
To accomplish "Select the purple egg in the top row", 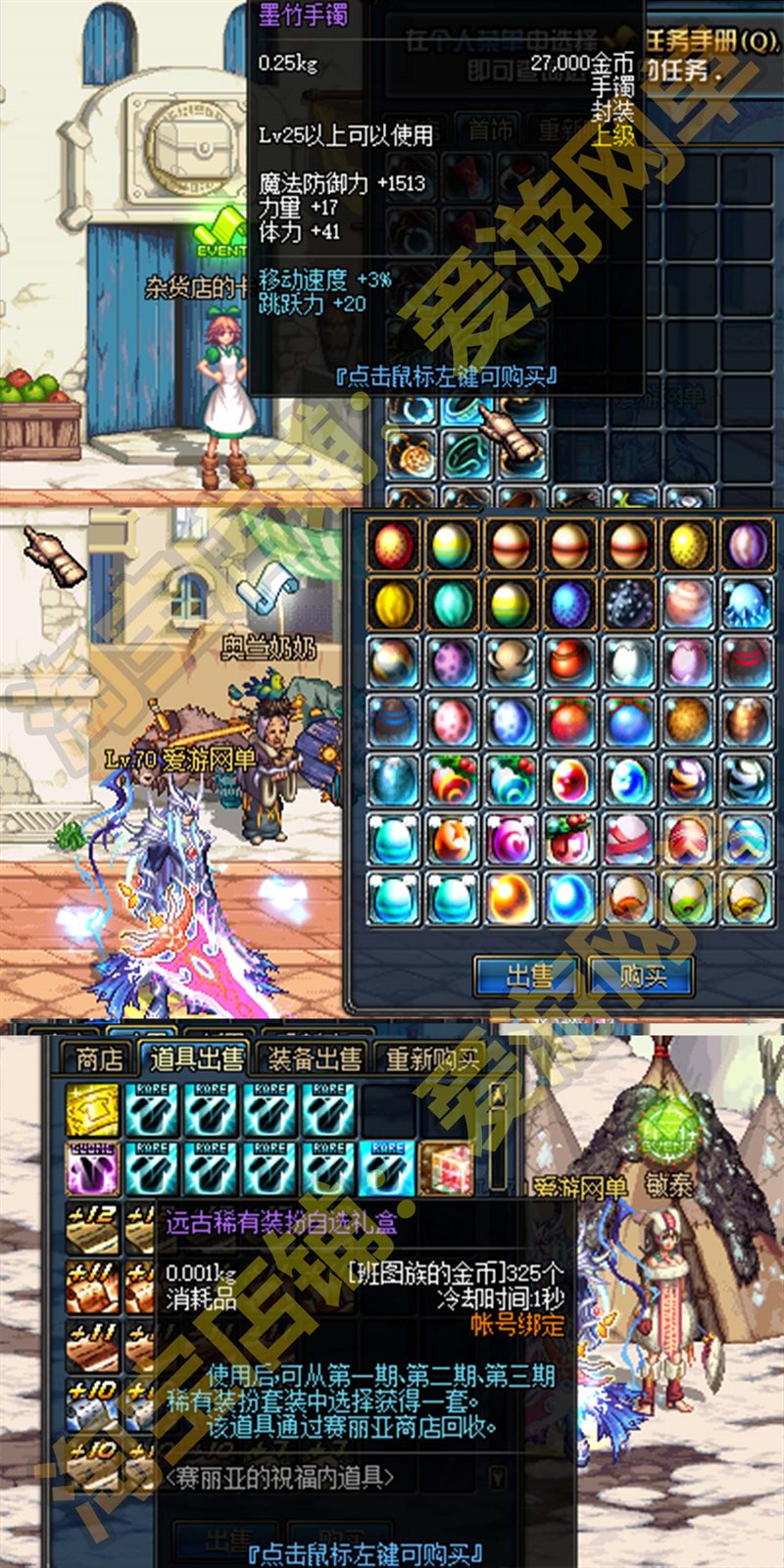I will (746, 544).
